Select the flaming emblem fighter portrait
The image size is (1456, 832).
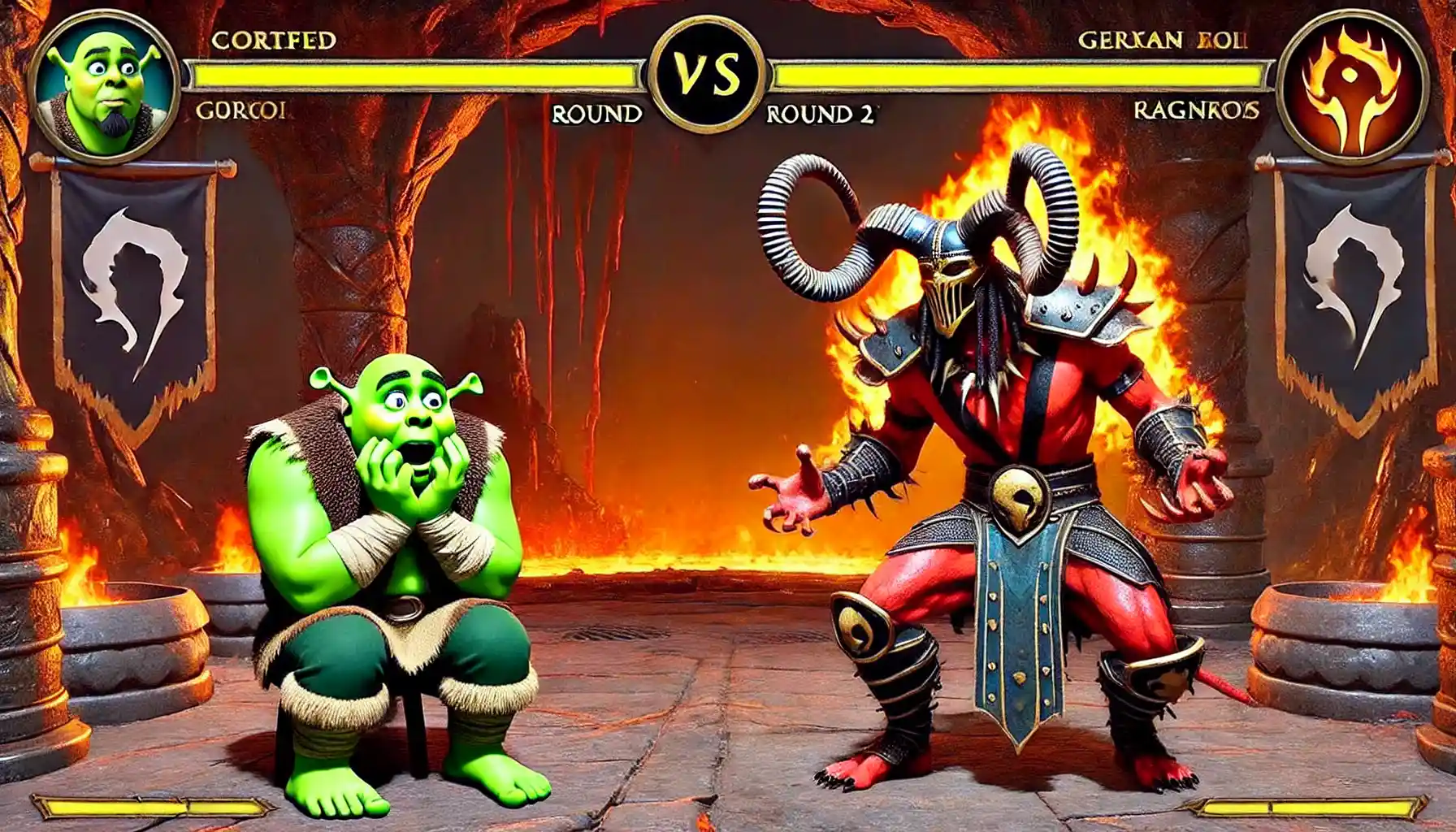click(1351, 86)
